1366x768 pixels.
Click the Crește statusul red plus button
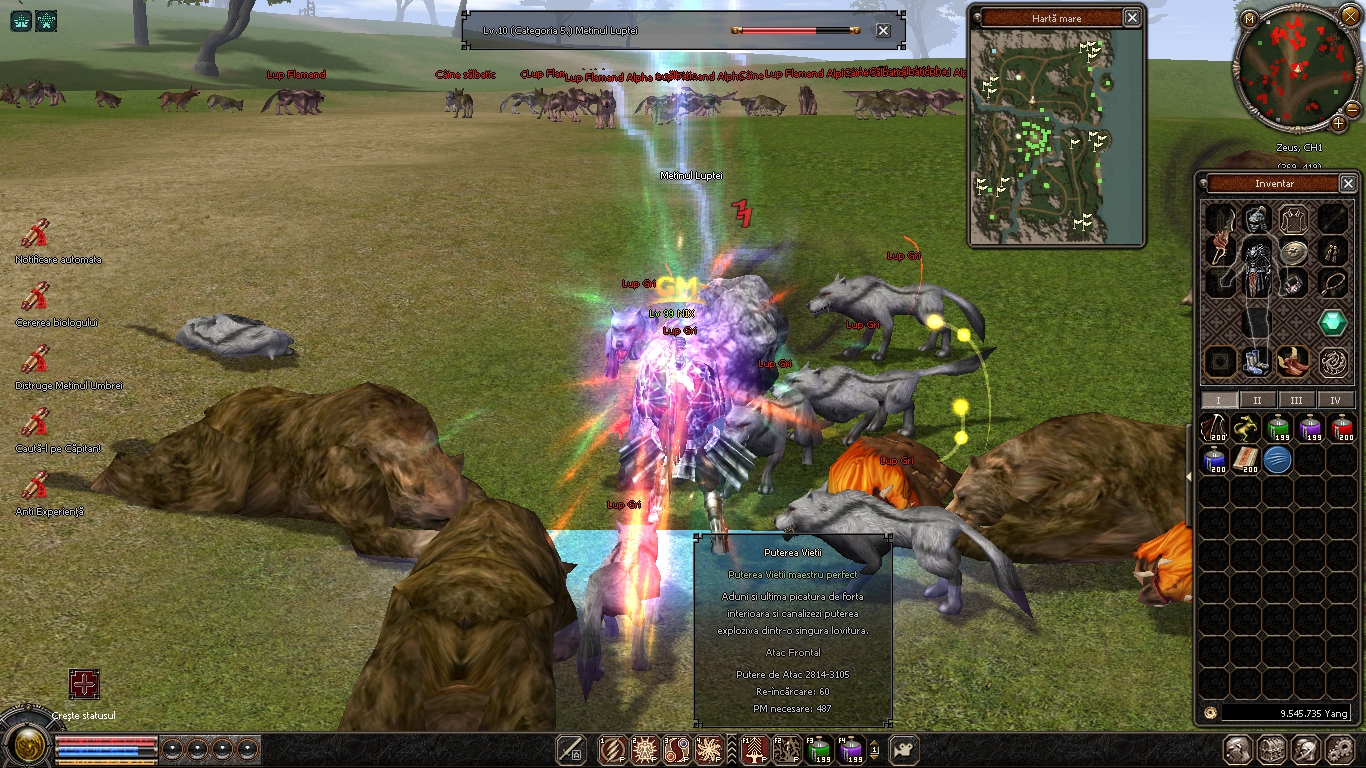click(x=84, y=685)
